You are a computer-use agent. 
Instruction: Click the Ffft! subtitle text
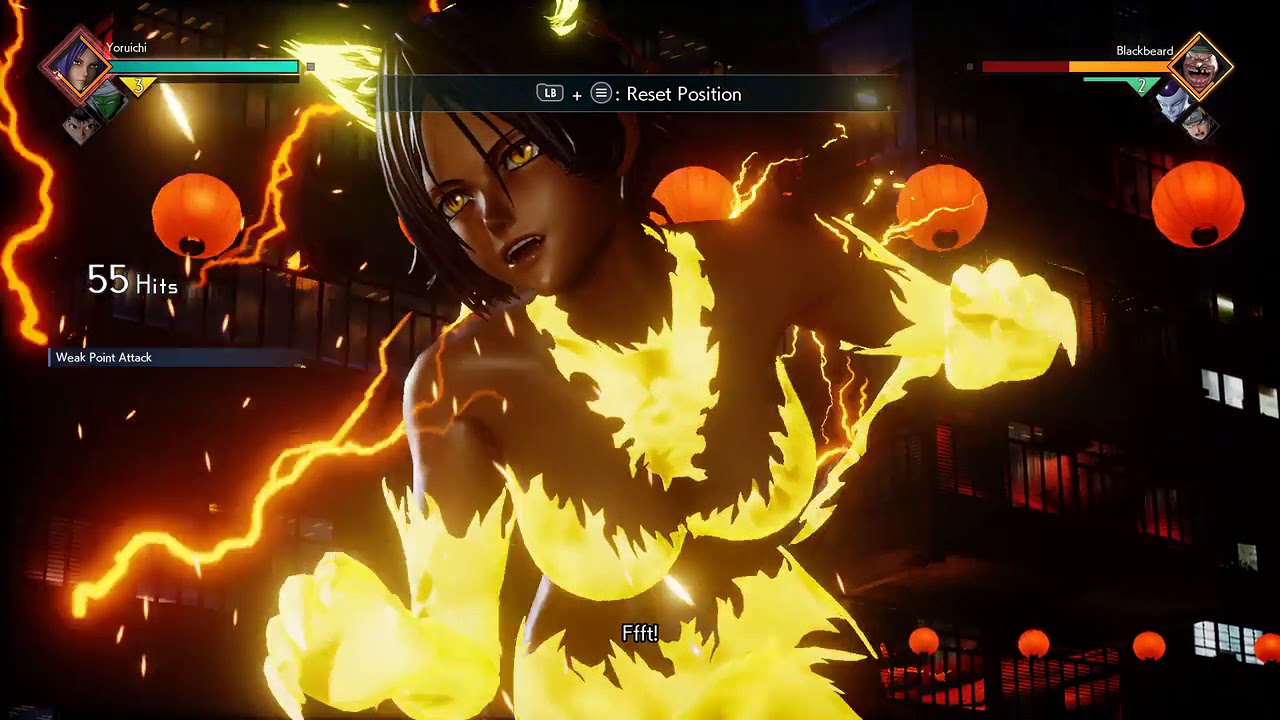pyautogui.click(x=639, y=633)
